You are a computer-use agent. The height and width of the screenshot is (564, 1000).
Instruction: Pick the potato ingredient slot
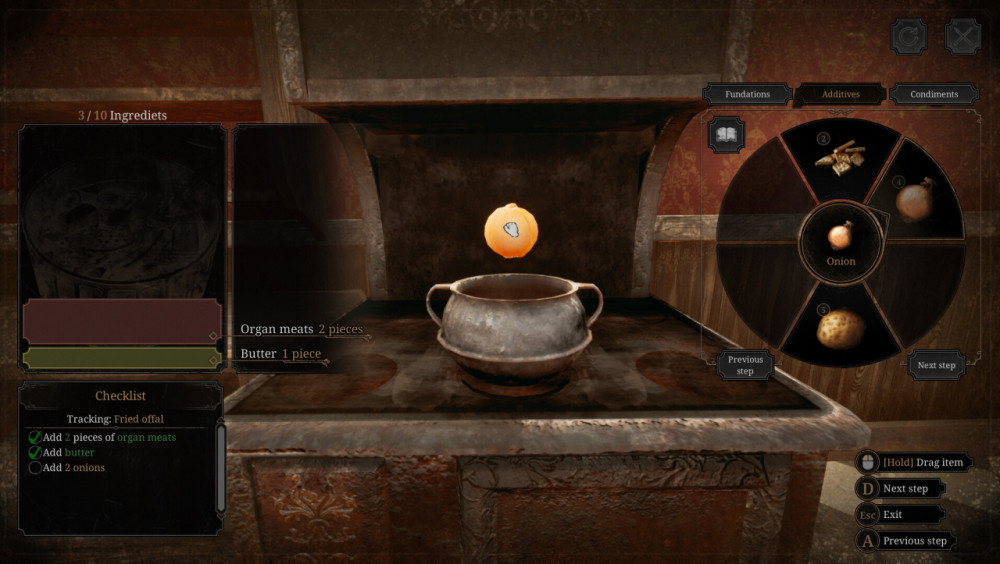coord(840,327)
